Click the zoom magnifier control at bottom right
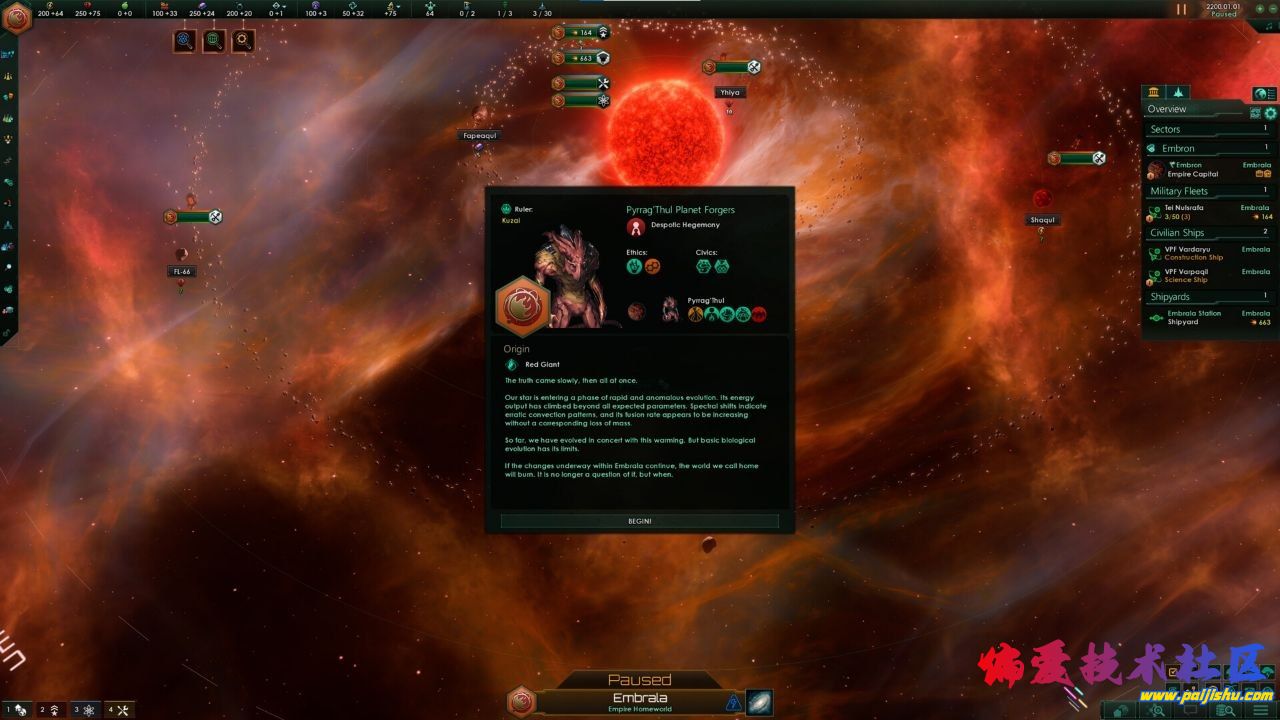Screen dimensions: 1280x720 [x=1156, y=710]
